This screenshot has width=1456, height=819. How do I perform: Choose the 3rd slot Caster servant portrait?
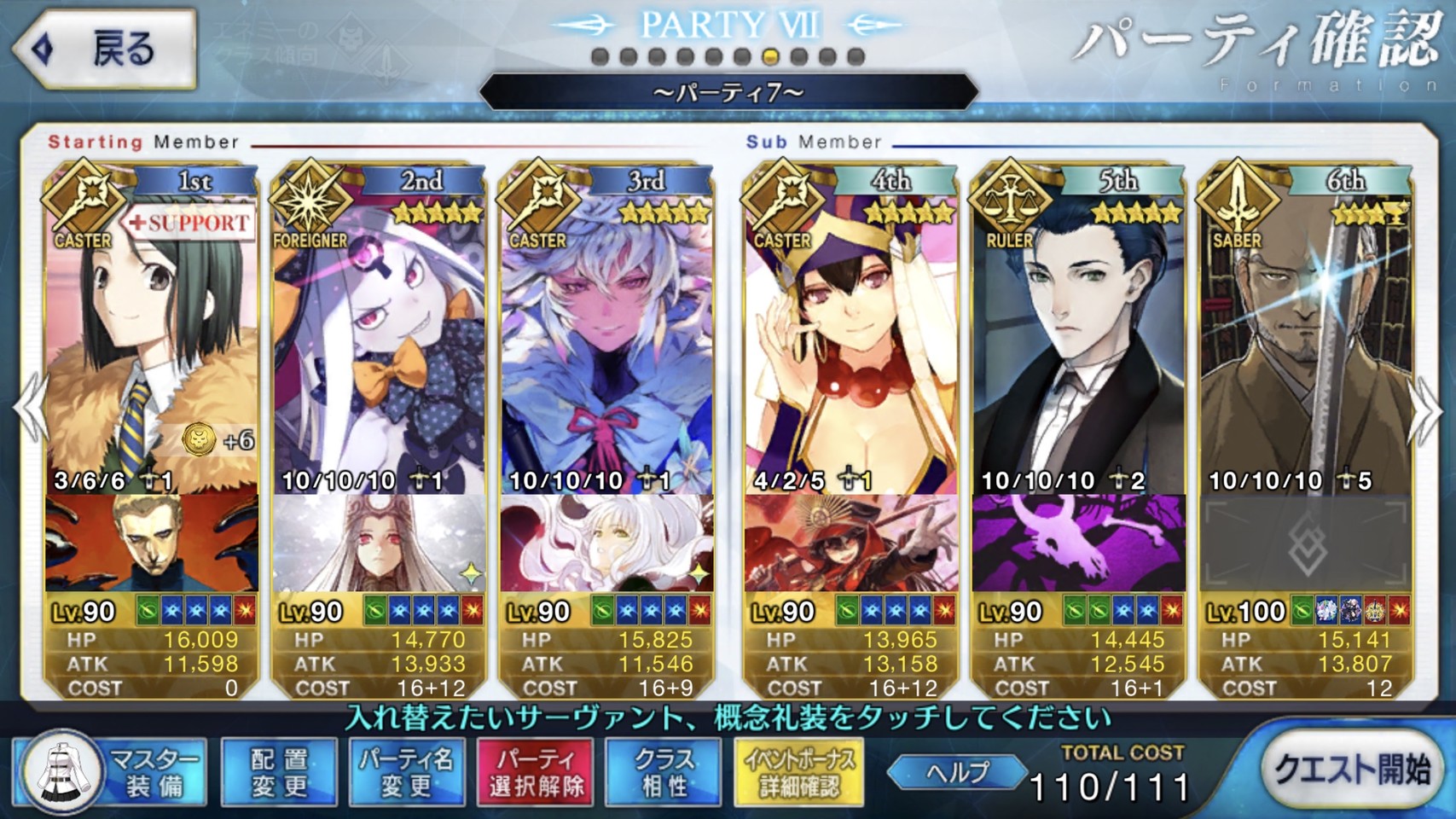(x=606, y=341)
